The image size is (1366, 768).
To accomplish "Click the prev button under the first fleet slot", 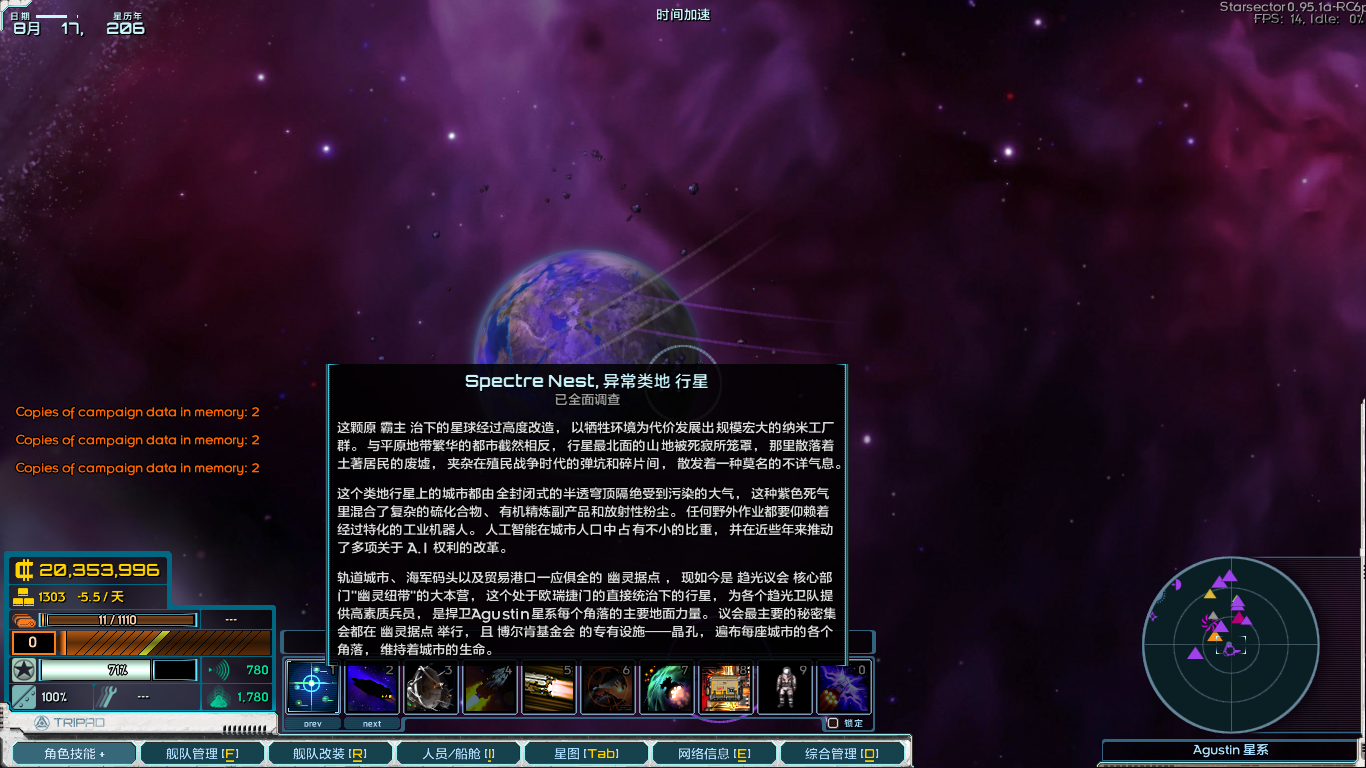I will coord(311,722).
